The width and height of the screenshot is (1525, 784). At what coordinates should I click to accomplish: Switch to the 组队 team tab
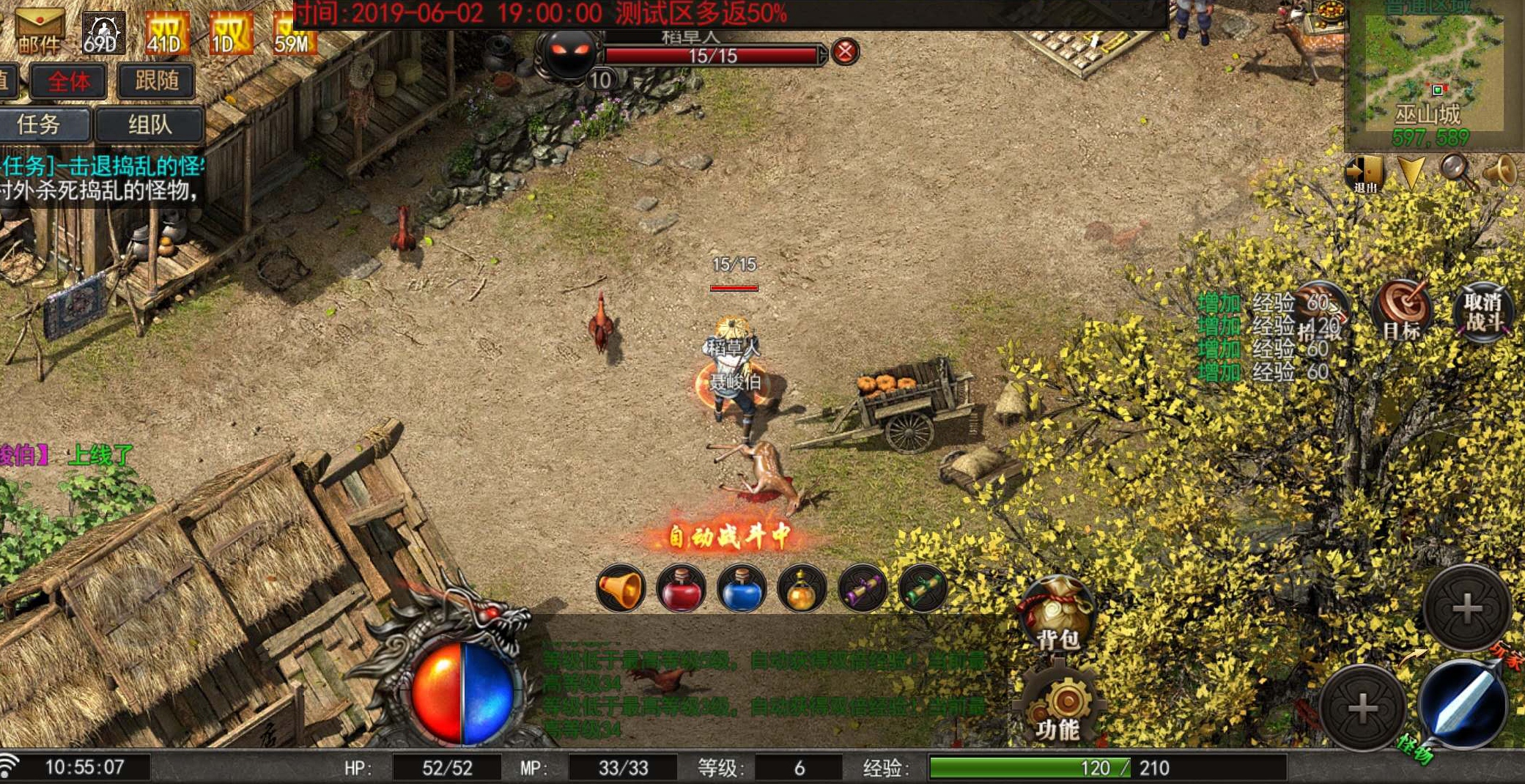(150, 125)
